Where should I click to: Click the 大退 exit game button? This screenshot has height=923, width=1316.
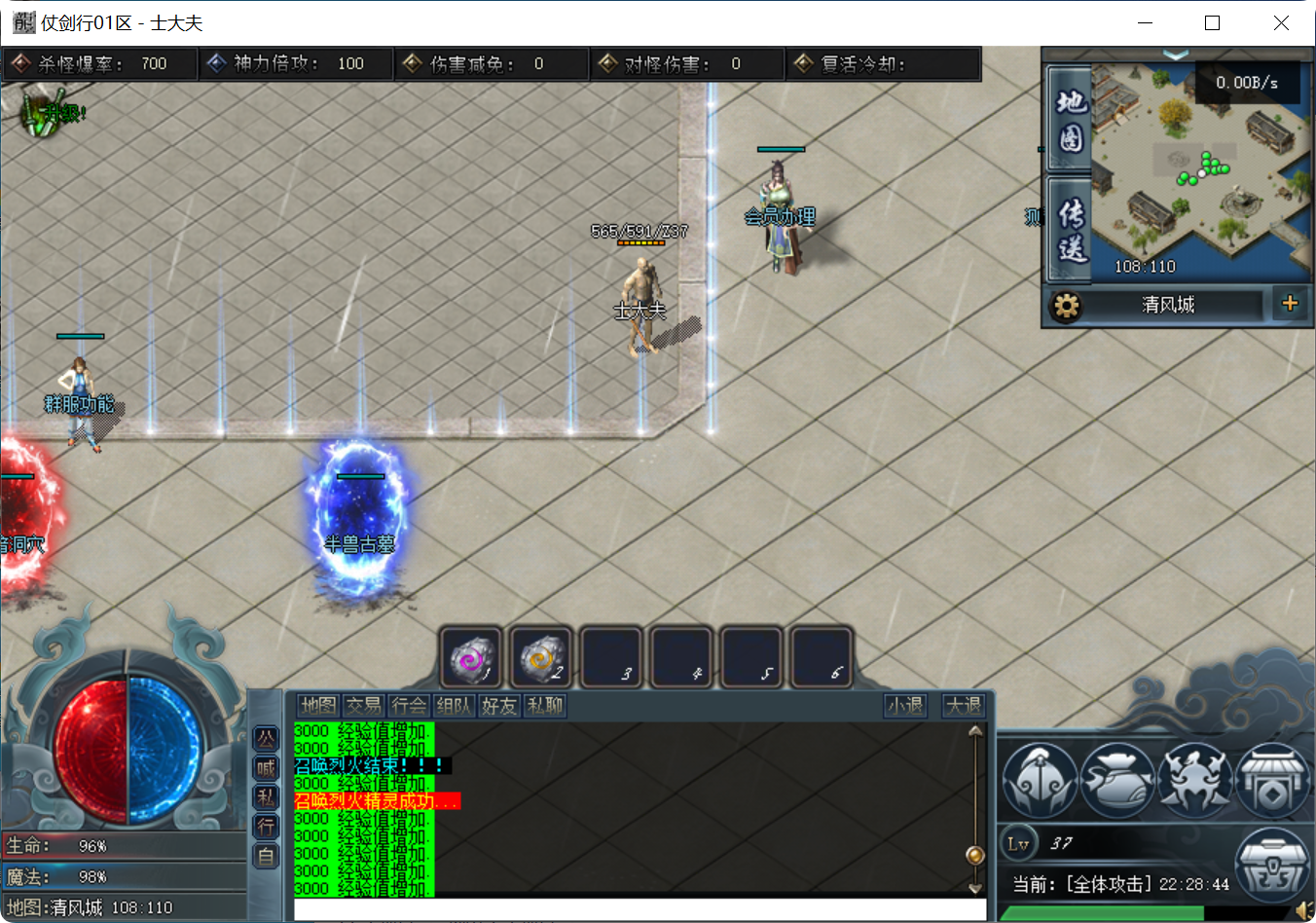[964, 706]
